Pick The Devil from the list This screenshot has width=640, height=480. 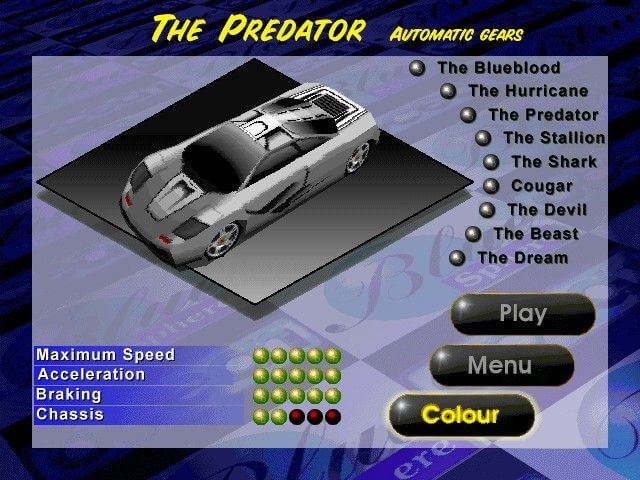tap(546, 210)
